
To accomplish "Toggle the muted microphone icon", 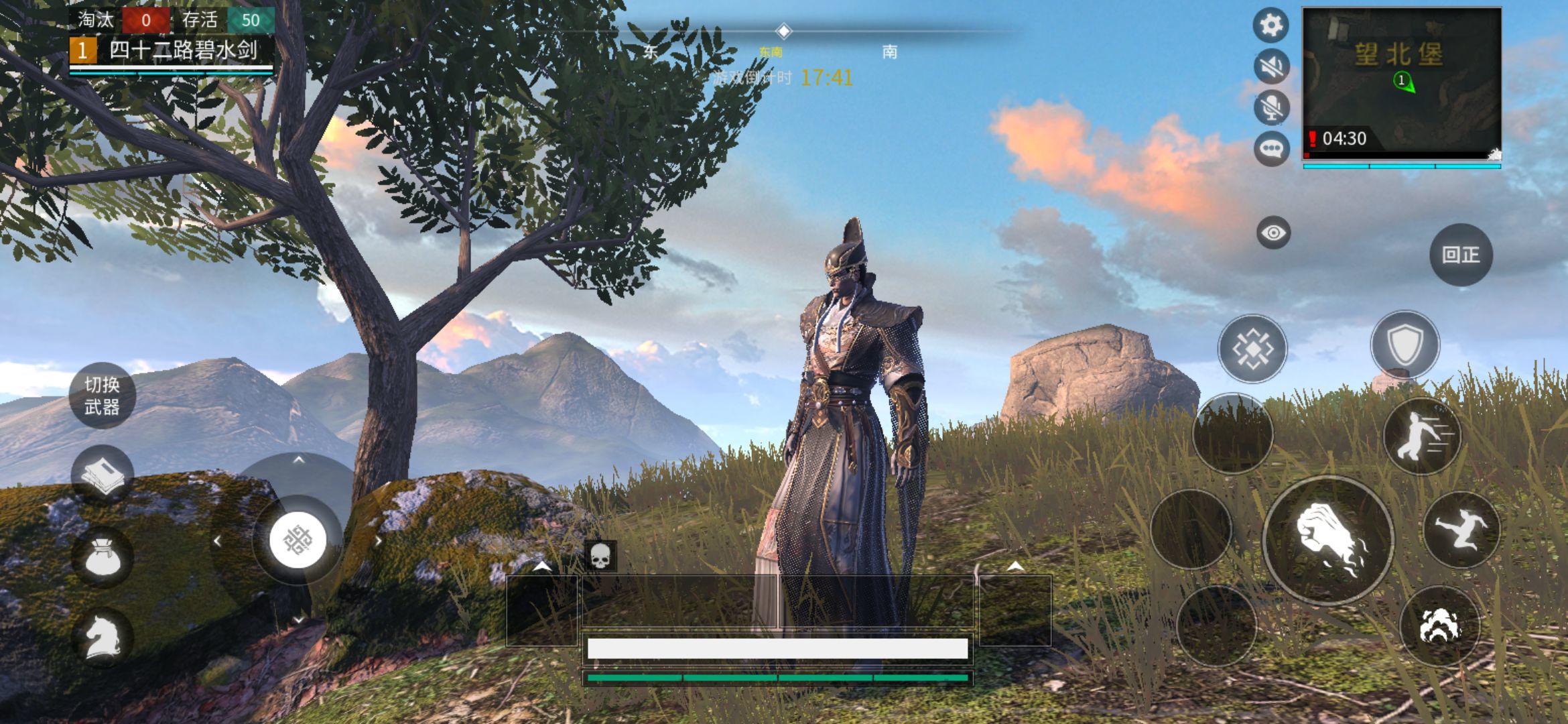I will [1271, 107].
